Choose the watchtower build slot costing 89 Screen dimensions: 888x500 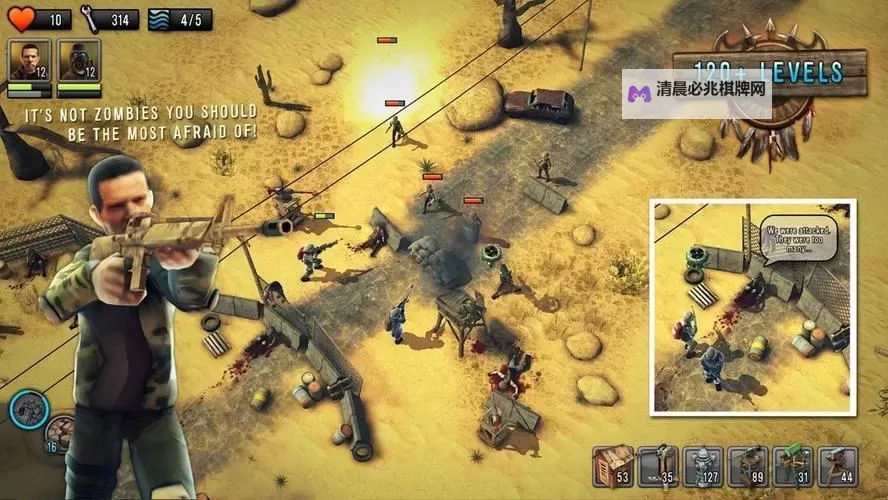(x=748, y=466)
